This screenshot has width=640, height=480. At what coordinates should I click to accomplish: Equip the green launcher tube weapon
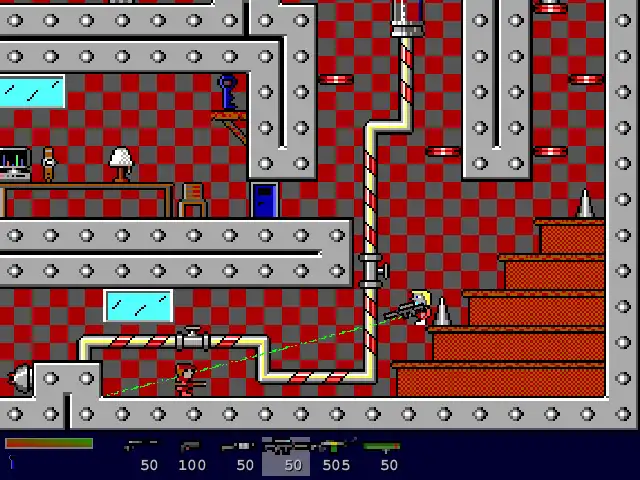(x=382, y=455)
